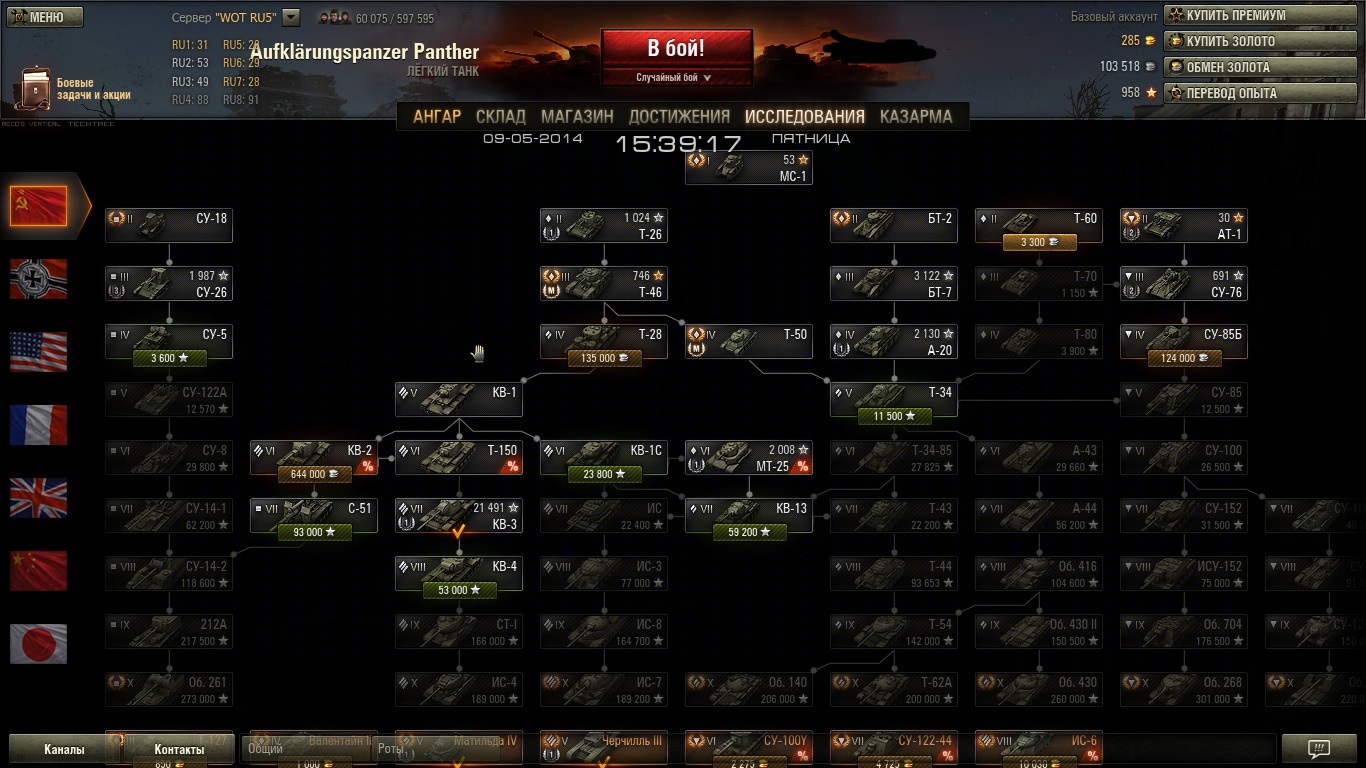1366x768 pixels.
Task: Click the ПЕРЕВОД ОПЫТА button
Action: 1260,93
